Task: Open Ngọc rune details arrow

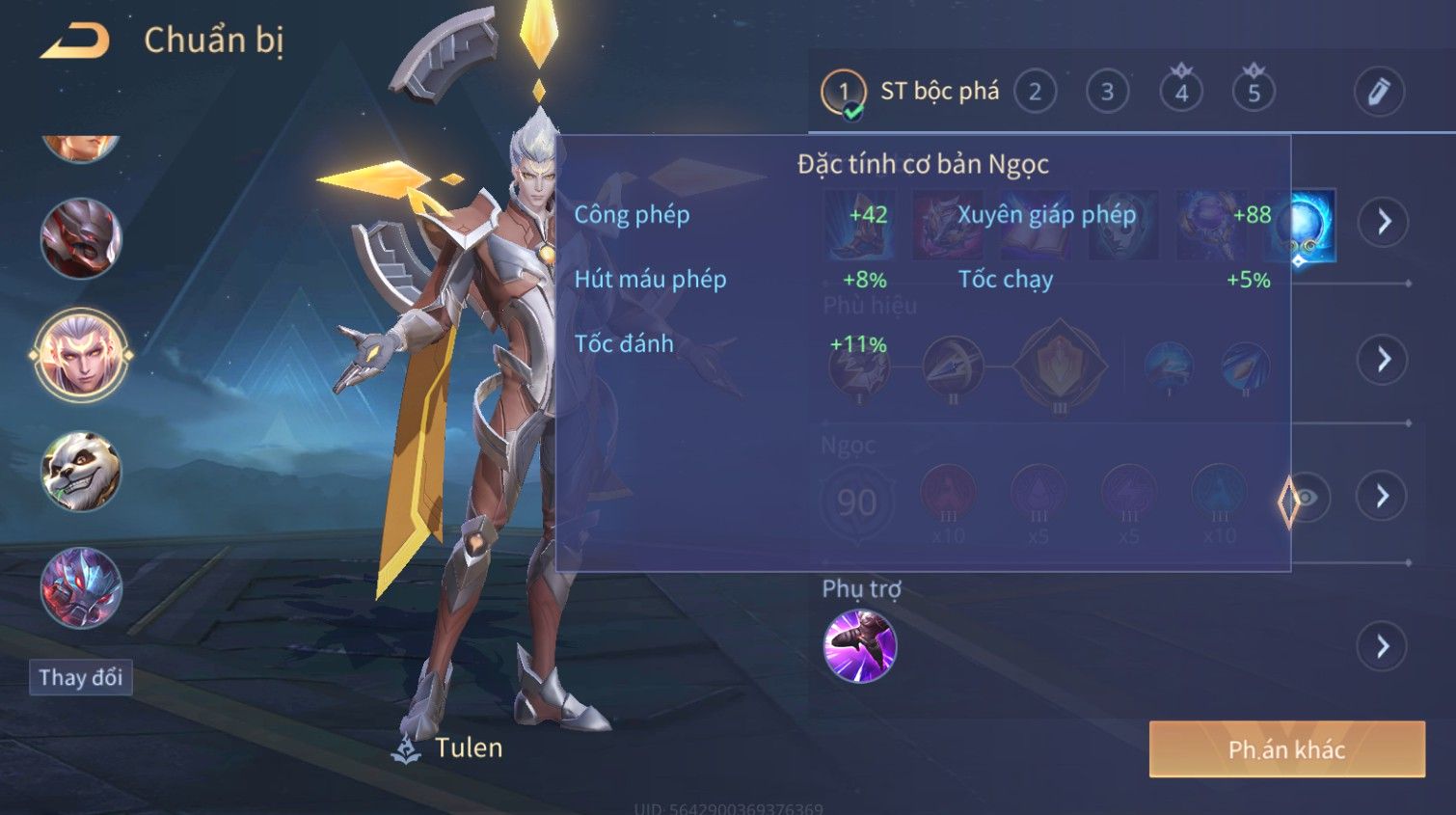Action: (x=1382, y=497)
